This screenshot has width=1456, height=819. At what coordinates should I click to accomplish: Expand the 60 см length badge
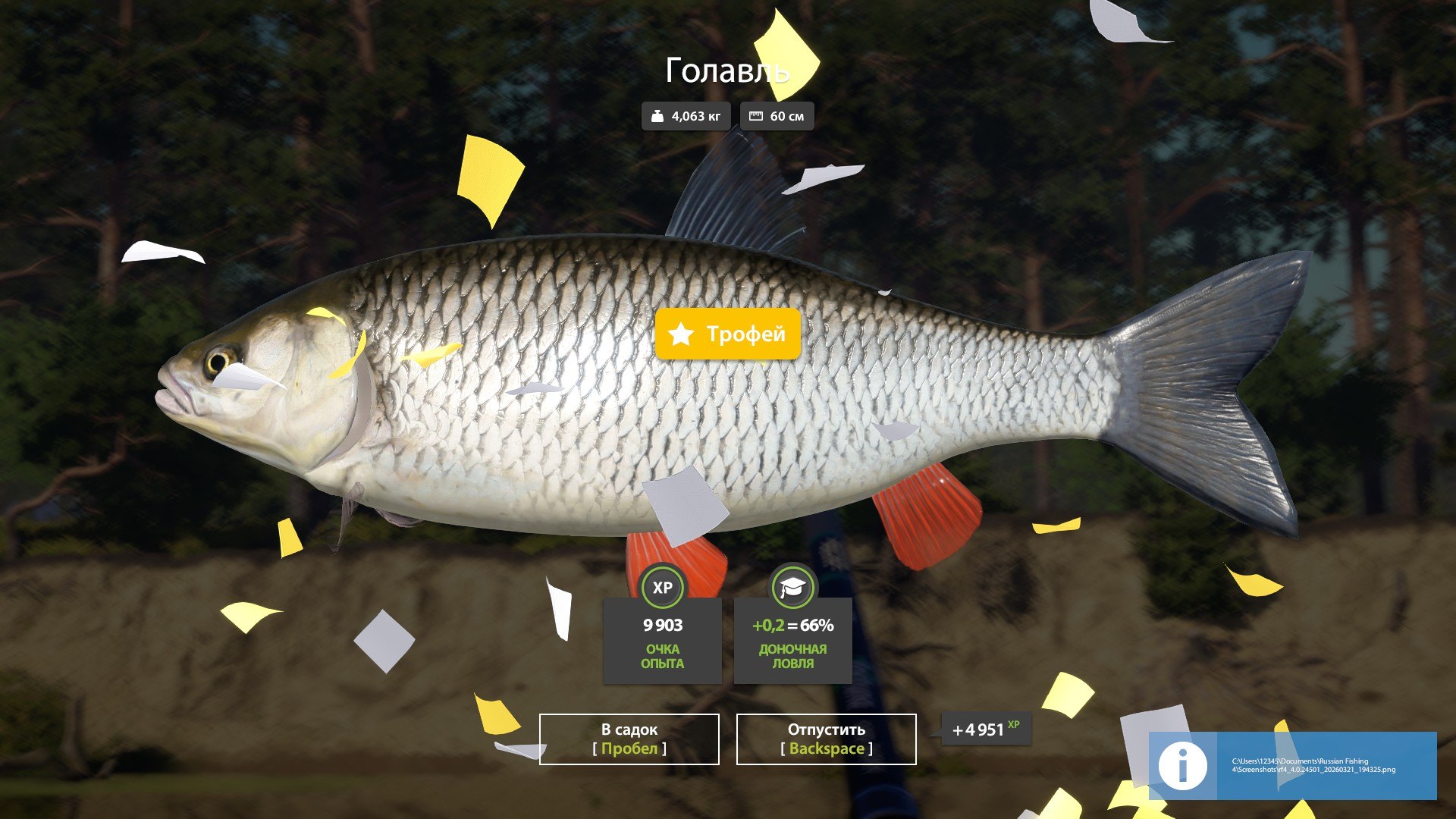pyautogui.click(x=777, y=115)
